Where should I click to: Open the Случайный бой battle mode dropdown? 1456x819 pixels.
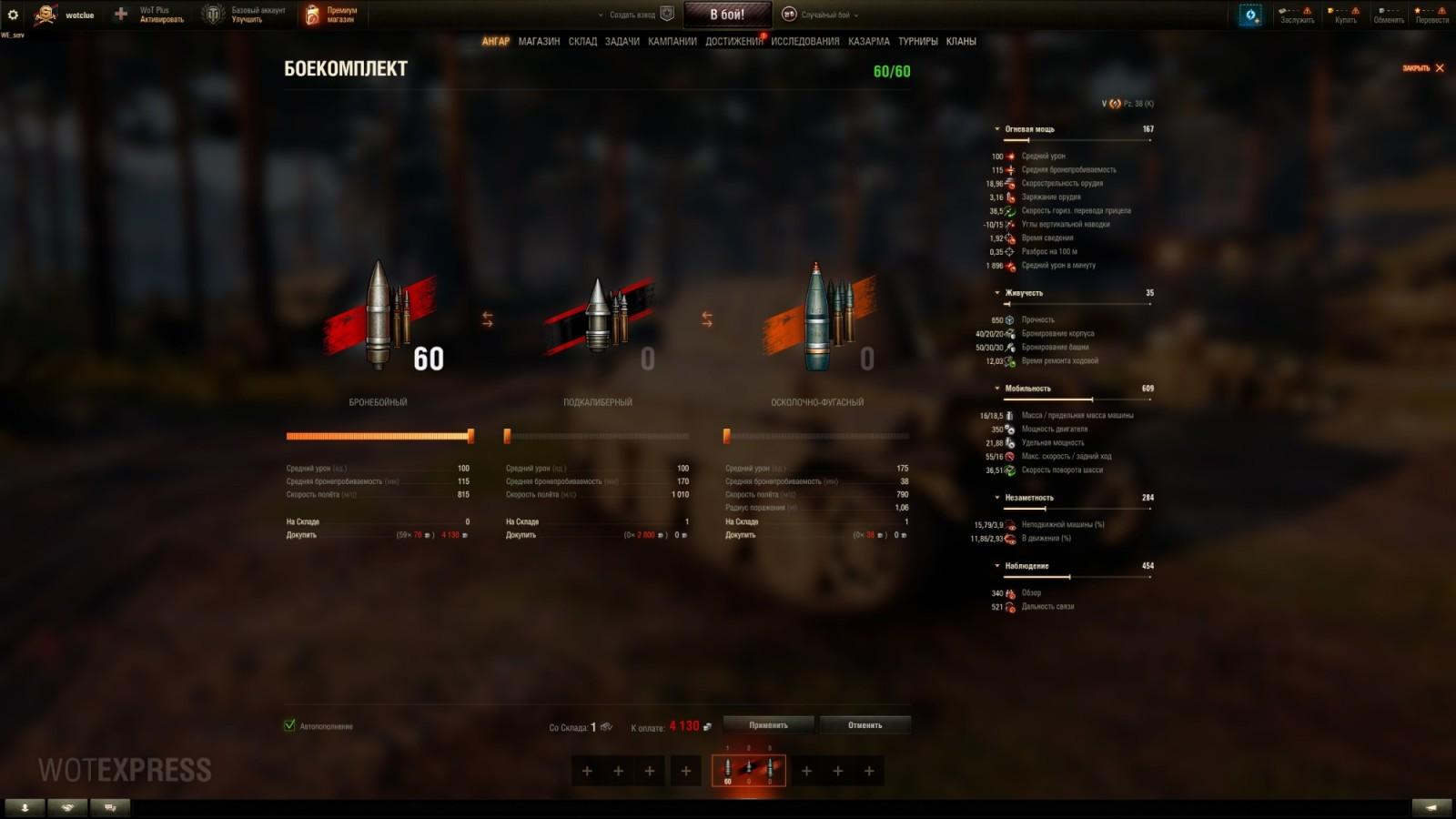(824, 15)
